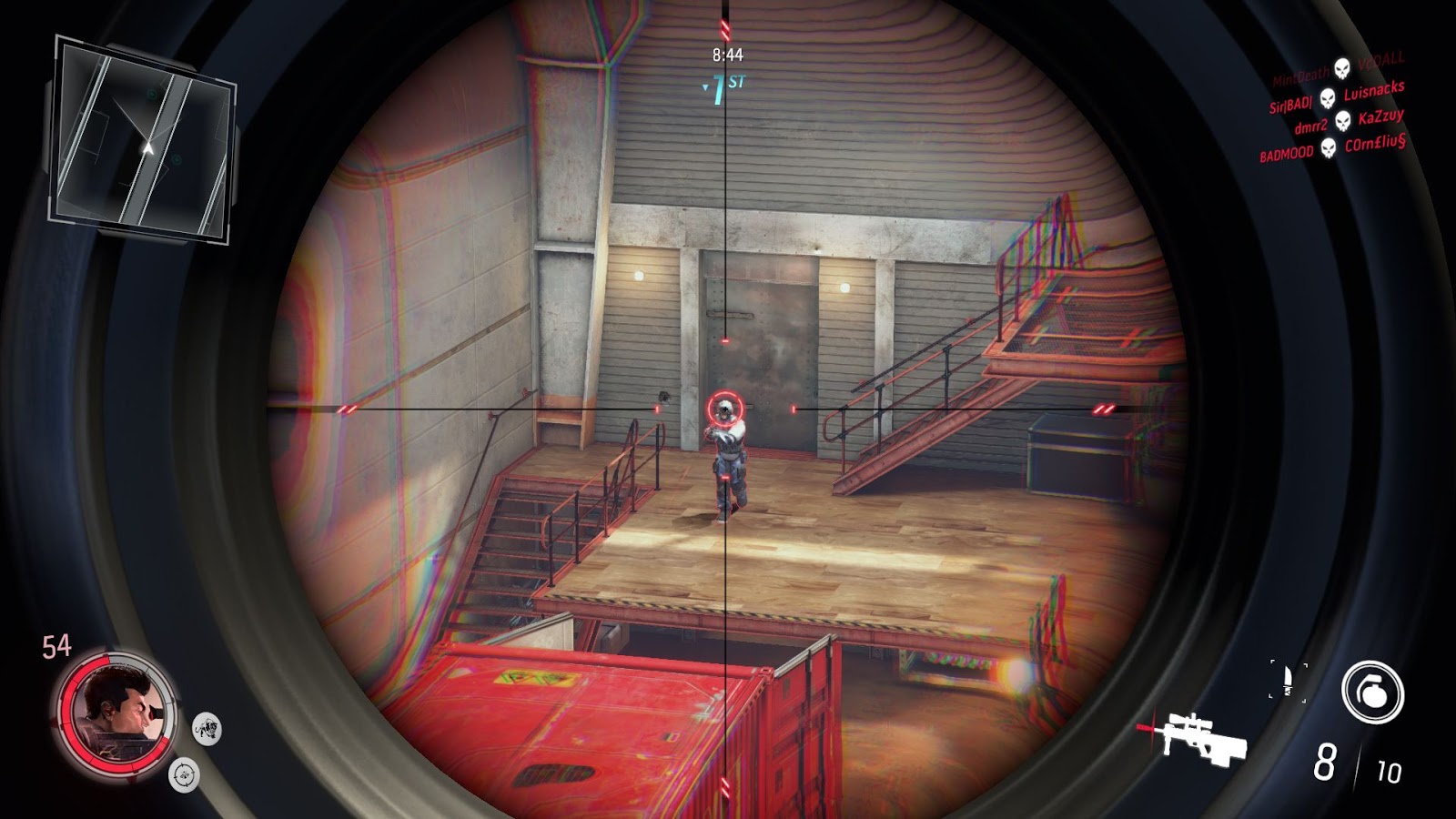Click the lion skill badge icon
The height and width of the screenshot is (819, 1456).
207,729
